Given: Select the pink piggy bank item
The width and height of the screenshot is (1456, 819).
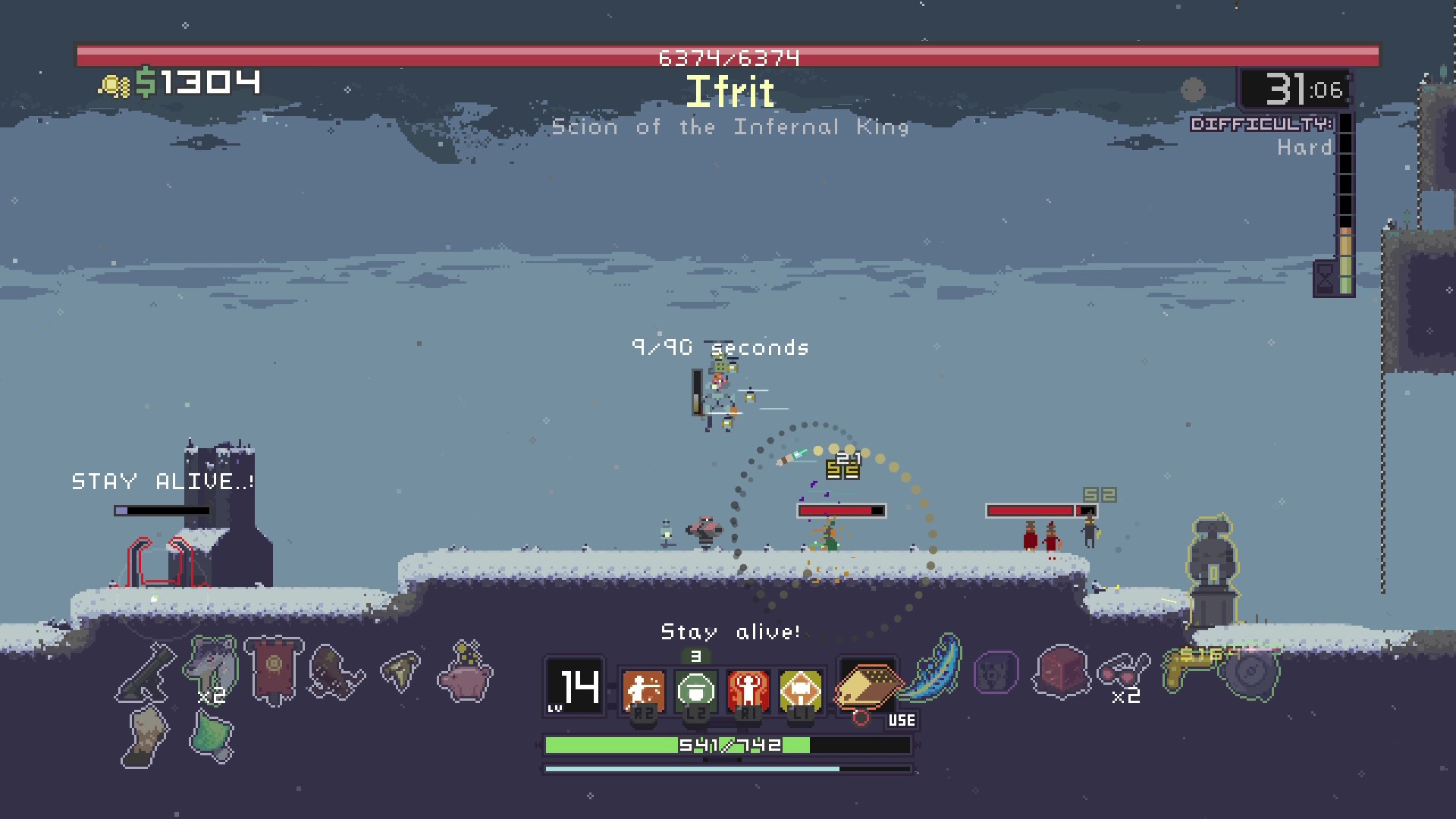Looking at the screenshot, I should (x=465, y=672).
